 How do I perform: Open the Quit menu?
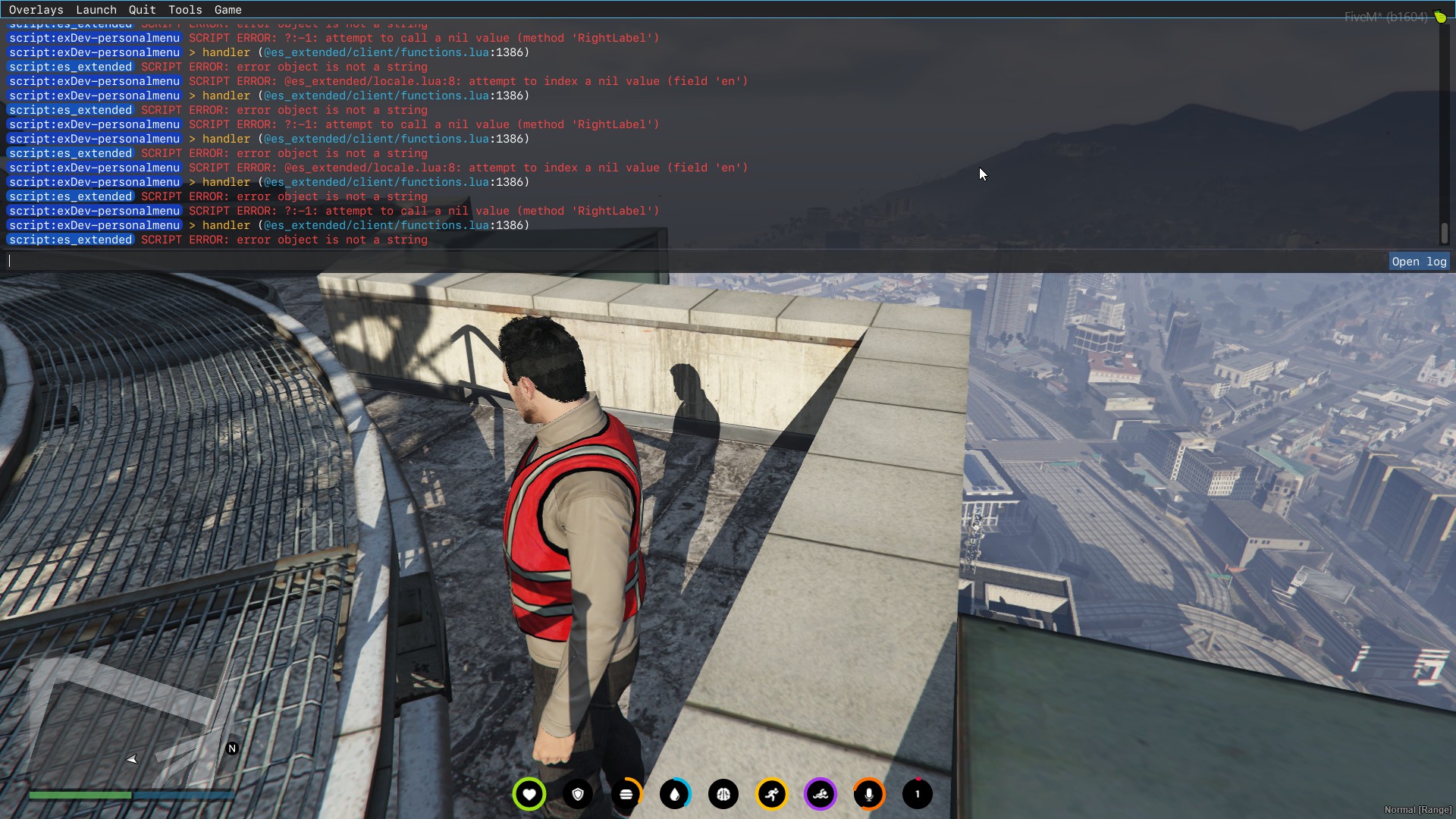click(x=141, y=9)
